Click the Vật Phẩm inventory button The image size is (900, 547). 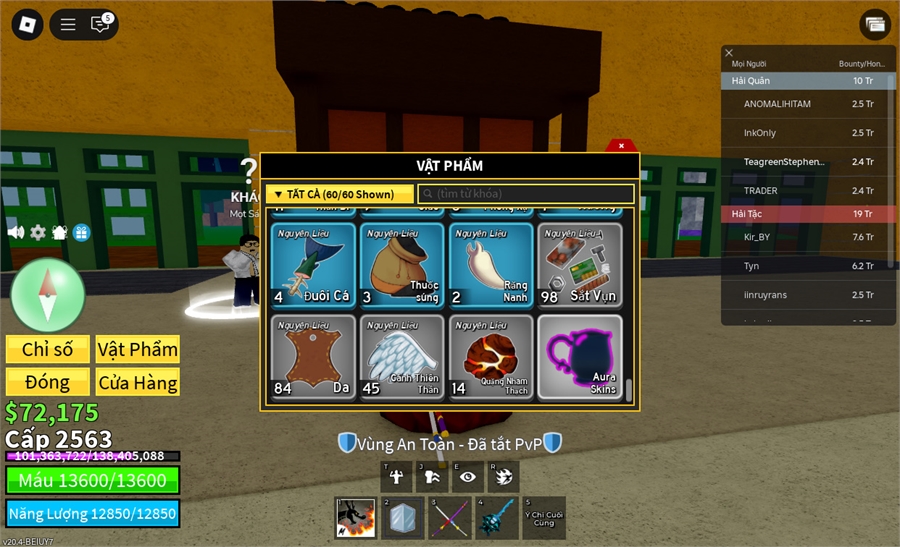coord(138,349)
